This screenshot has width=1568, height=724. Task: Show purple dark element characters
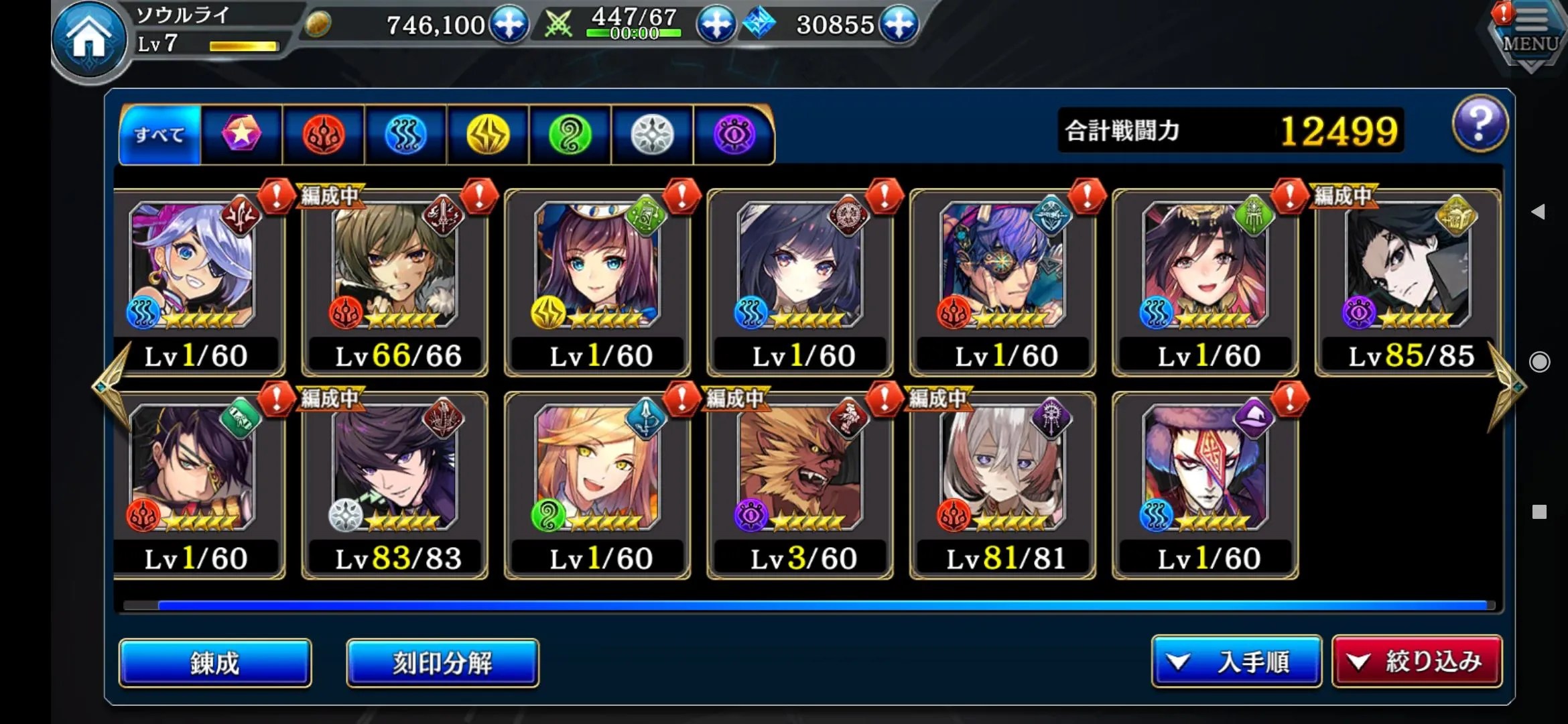pyautogui.click(x=734, y=135)
